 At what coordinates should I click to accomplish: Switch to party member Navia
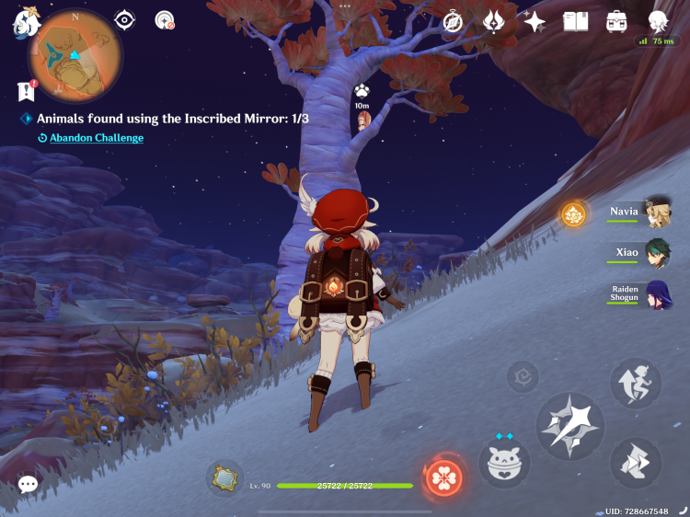pyautogui.click(x=657, y=213)
